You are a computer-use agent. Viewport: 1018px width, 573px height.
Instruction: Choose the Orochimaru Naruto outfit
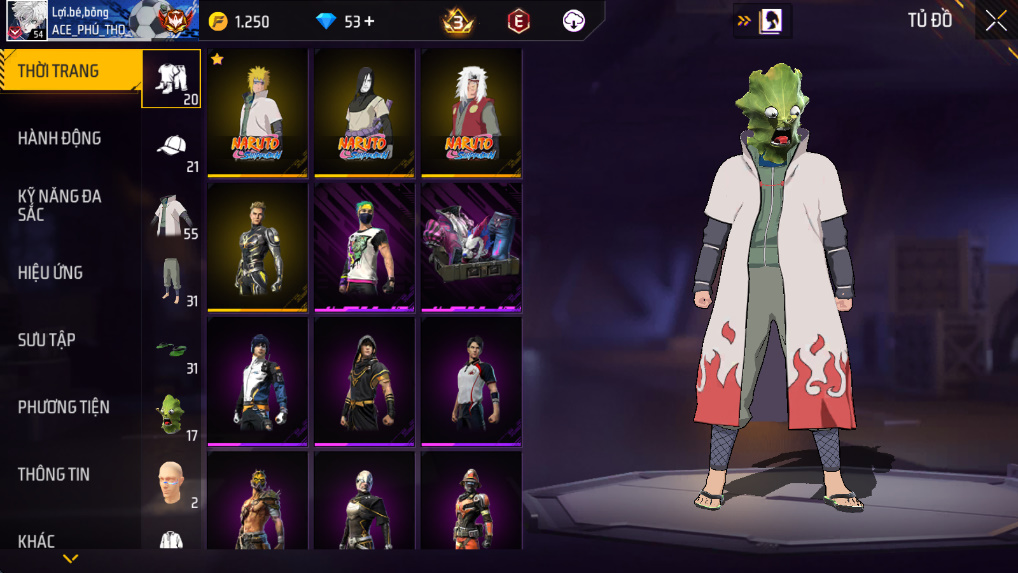pyautogui.click(x=364, y=112)
